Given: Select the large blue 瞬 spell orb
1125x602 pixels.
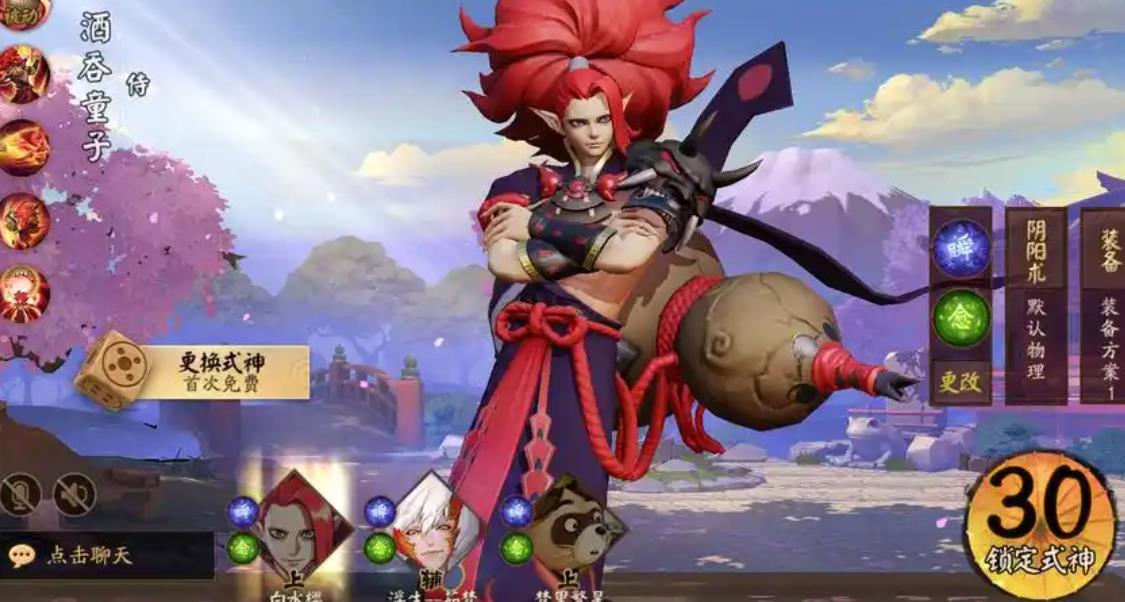Looking at the screenshot, I should [961, 248].
